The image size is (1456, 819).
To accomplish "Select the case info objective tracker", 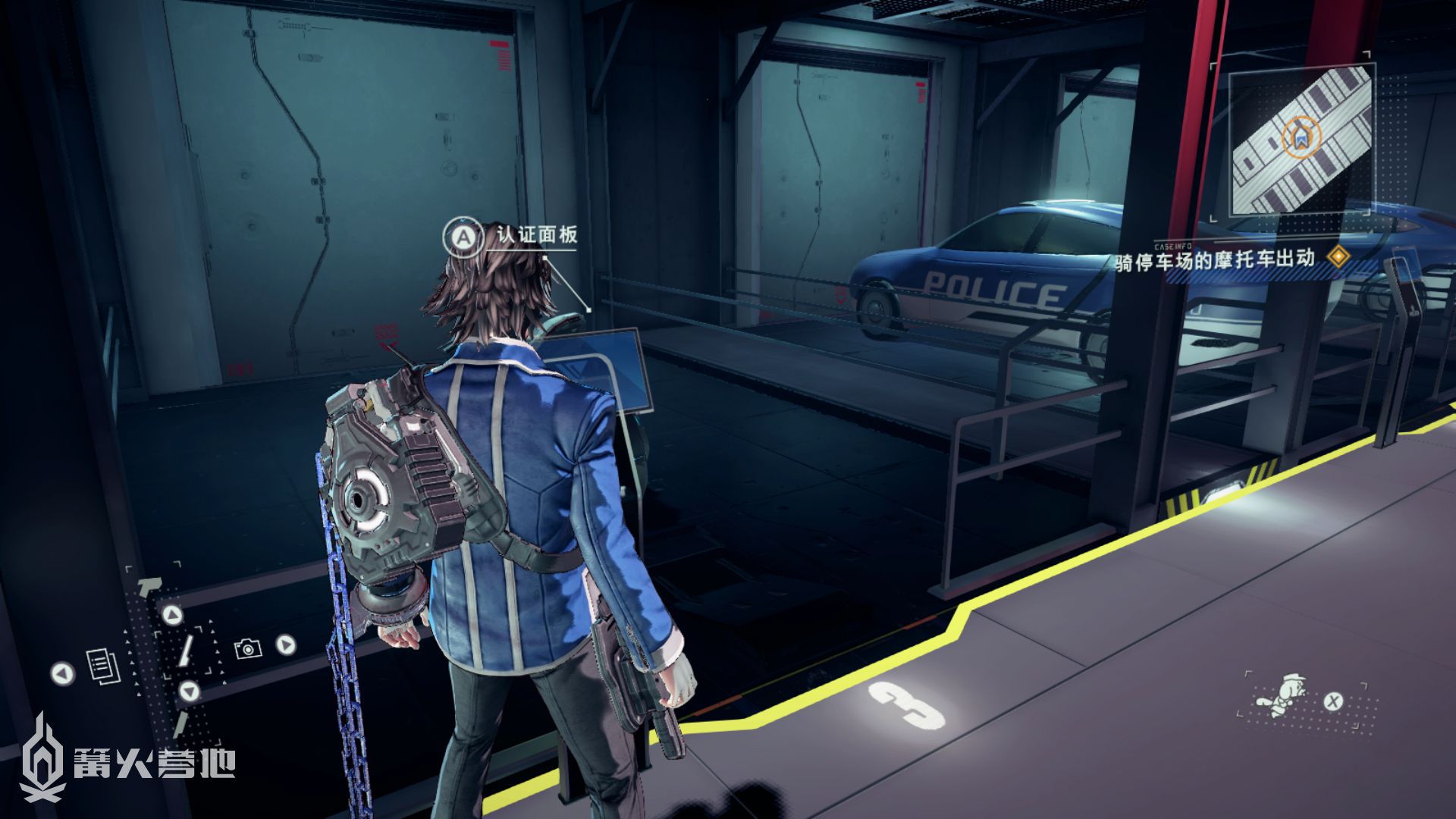I will tap(1215, 260).
